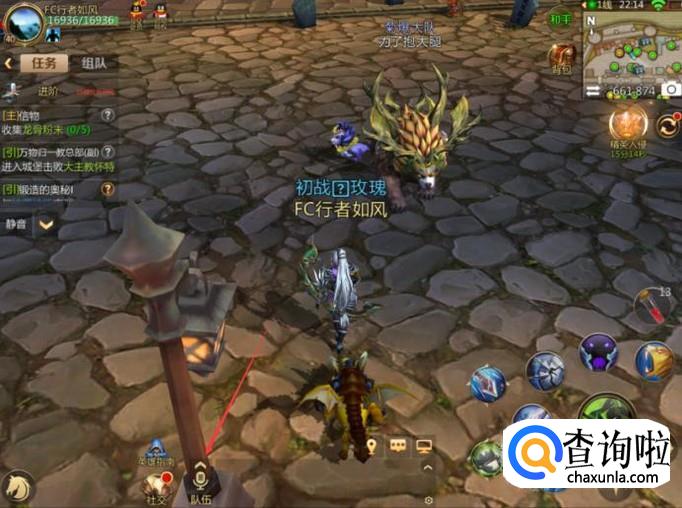Switch to the 组队 team tab
The width and height of the screenshot is (682, 508).
click(x=94, y=63)
